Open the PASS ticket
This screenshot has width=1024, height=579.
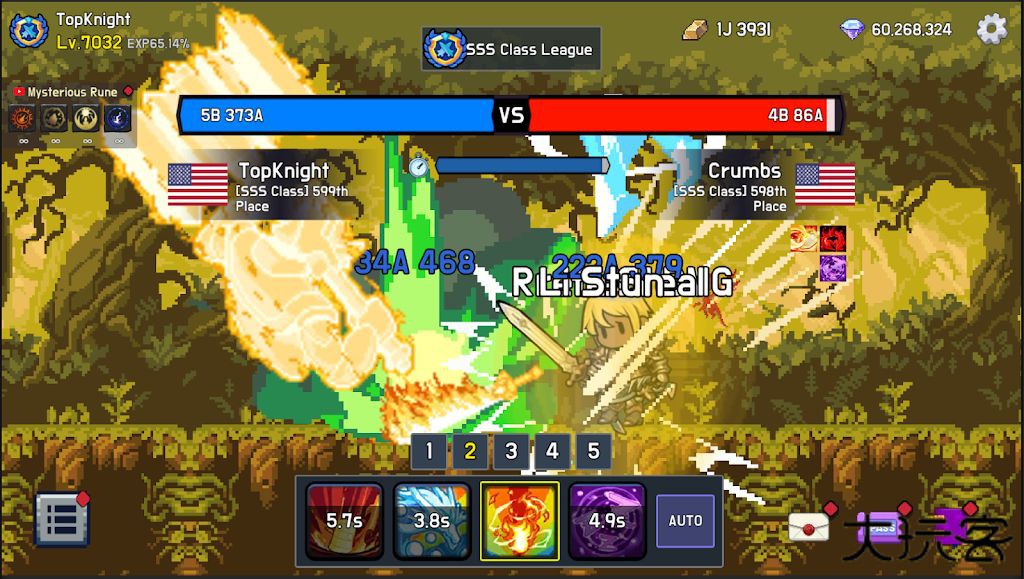[882, 527]
